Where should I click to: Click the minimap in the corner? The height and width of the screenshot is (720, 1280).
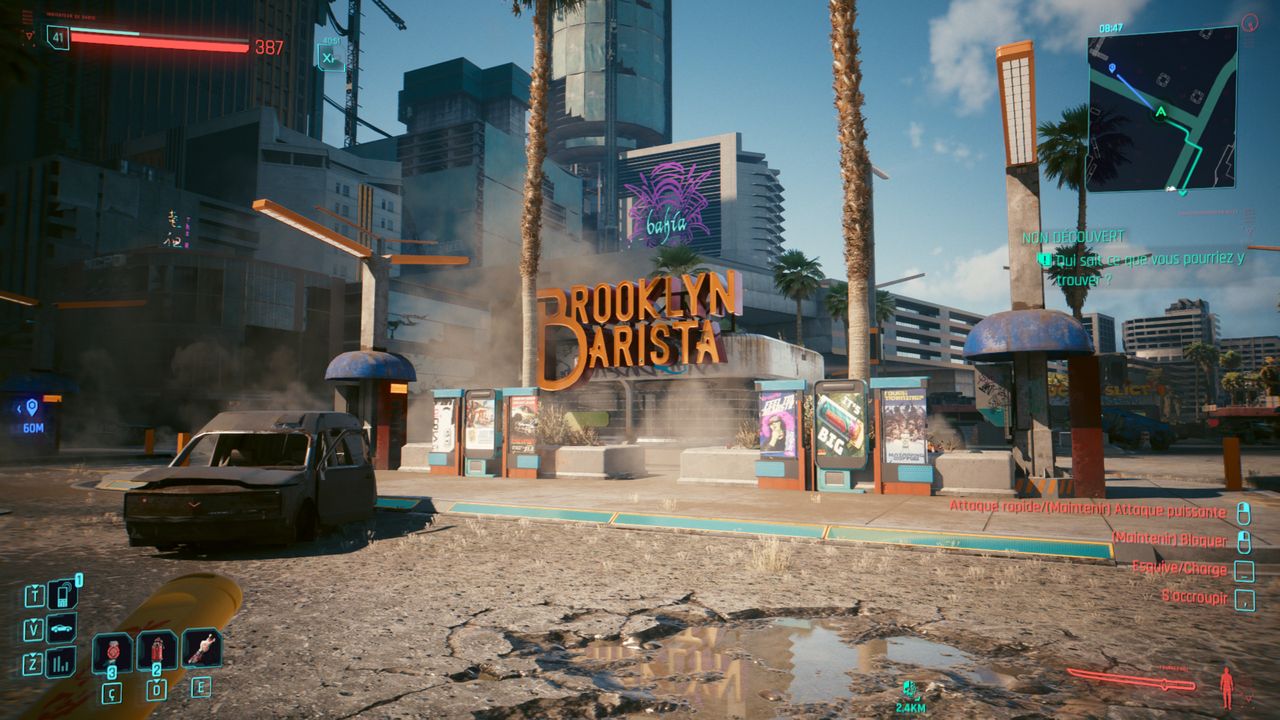pos(1162,109)
